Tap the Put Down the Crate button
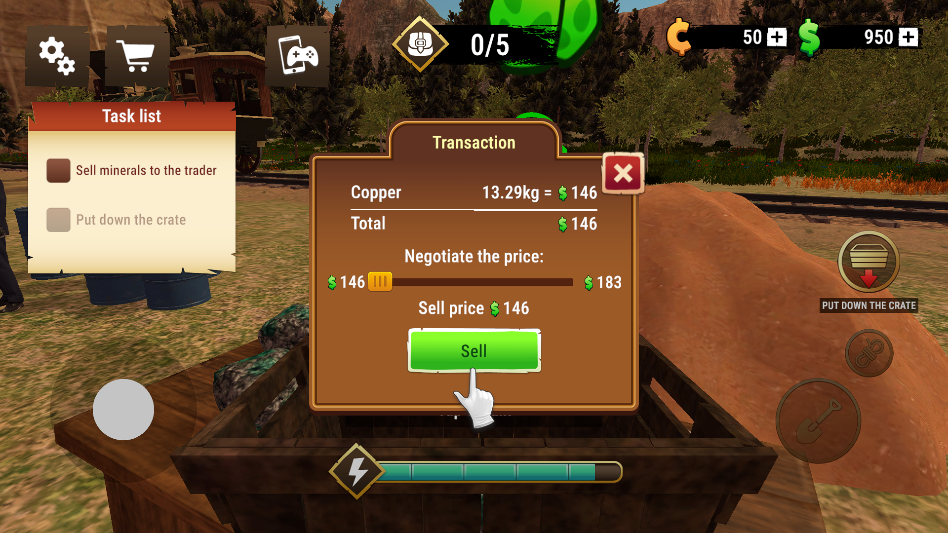Image resolution: width=948 pixels, height=533 pixels. [868, 263]
